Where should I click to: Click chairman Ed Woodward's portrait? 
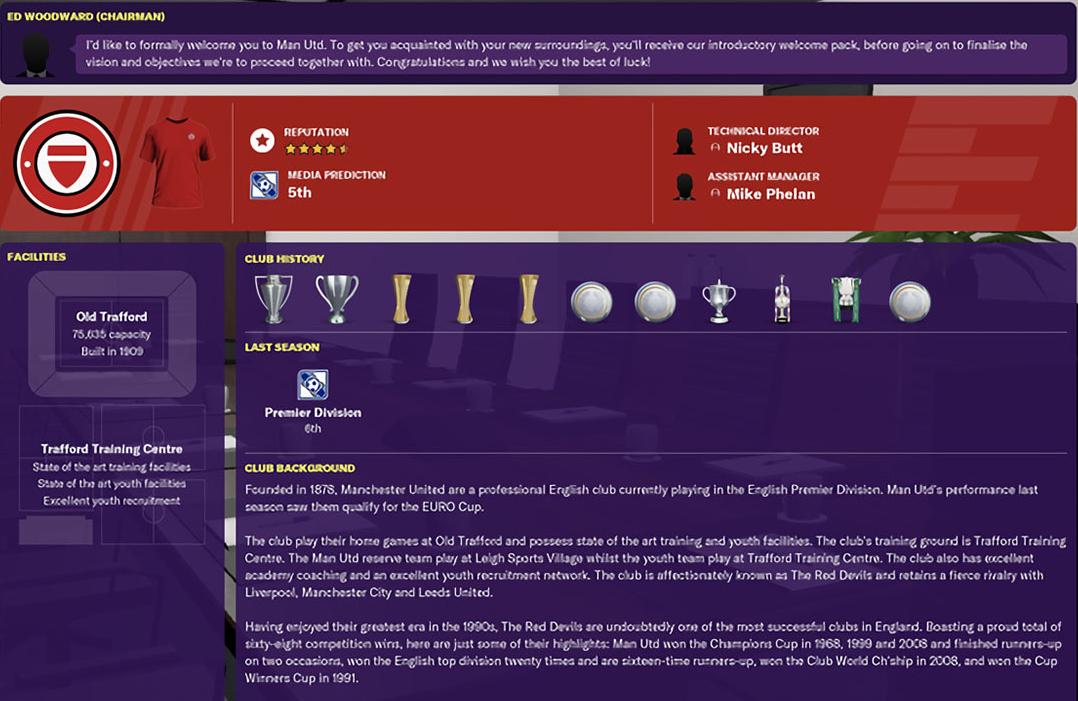coord(37,55)
